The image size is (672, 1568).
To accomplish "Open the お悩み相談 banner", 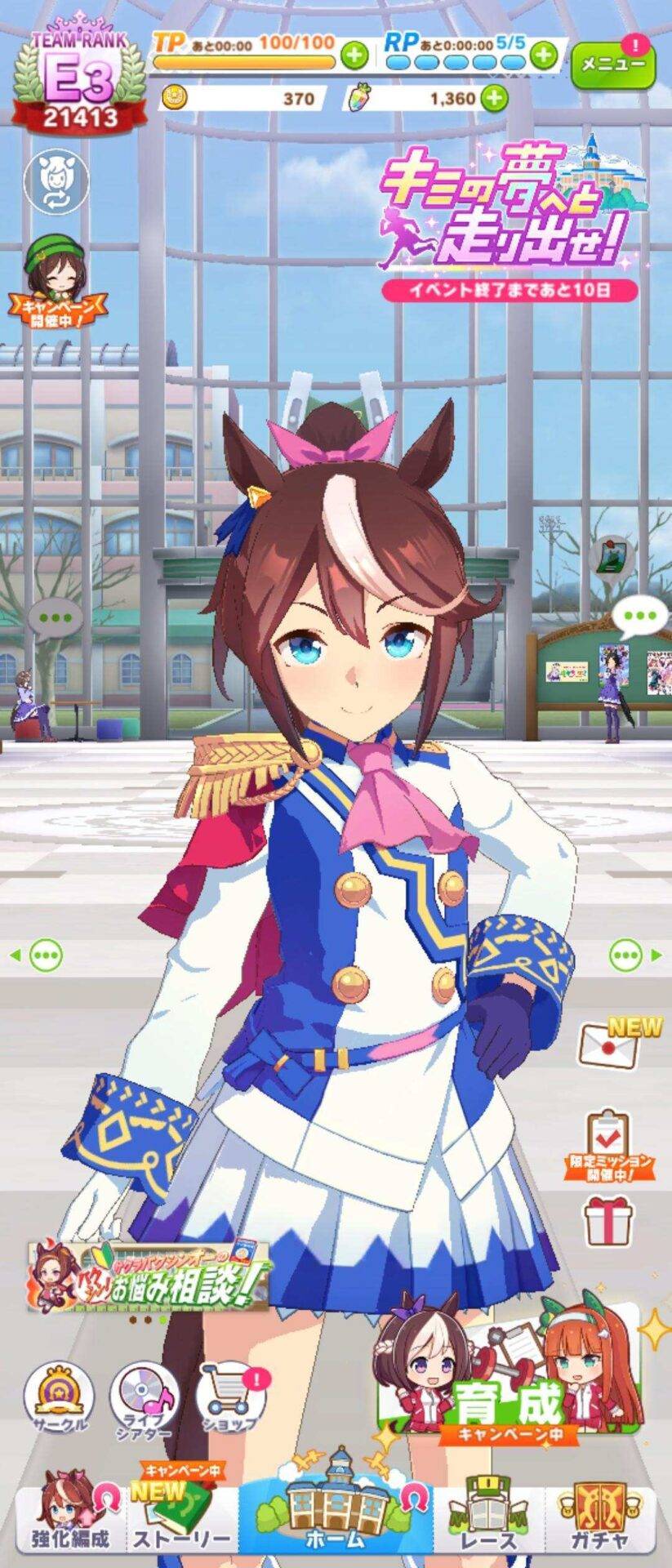I will click(x=149, y=1277).
